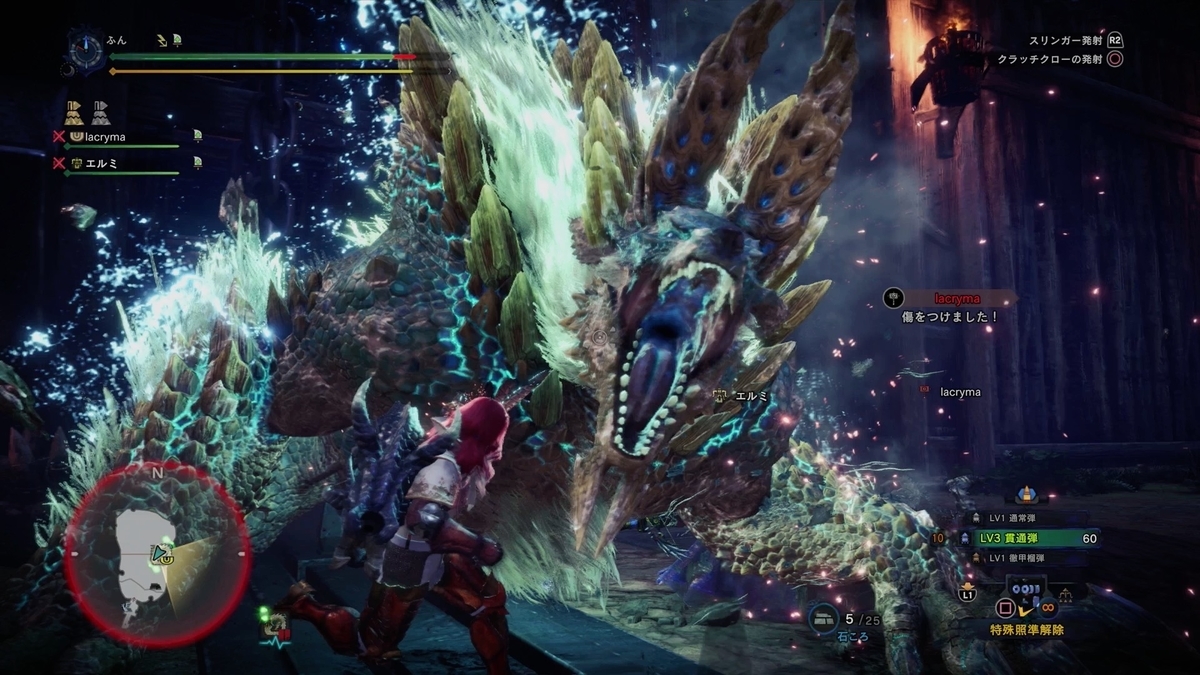Select the LV3 貫通弾 ammo entry
This screenshot has height=675, width=1200.
(x=1035, y=538)
